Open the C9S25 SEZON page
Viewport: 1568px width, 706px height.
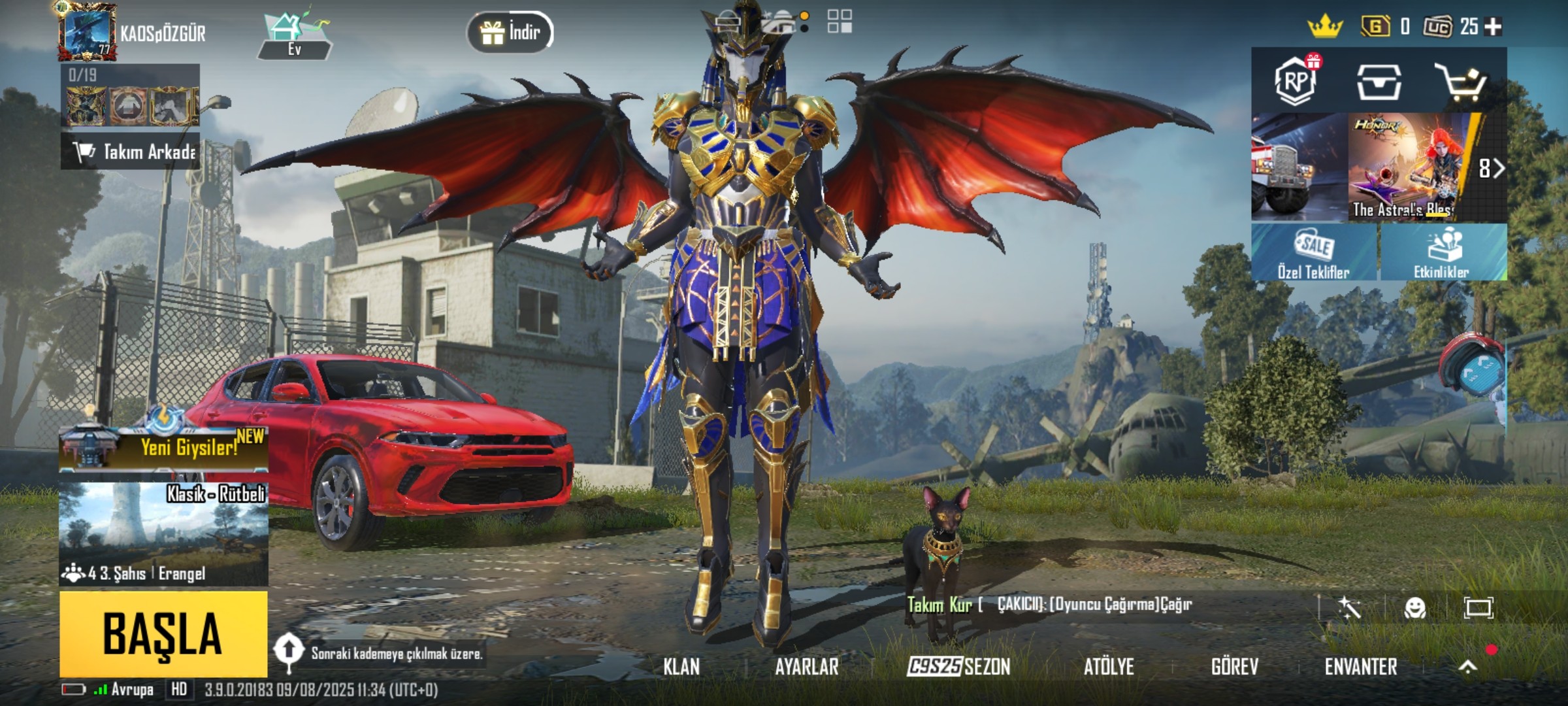(x=958, y=667)
